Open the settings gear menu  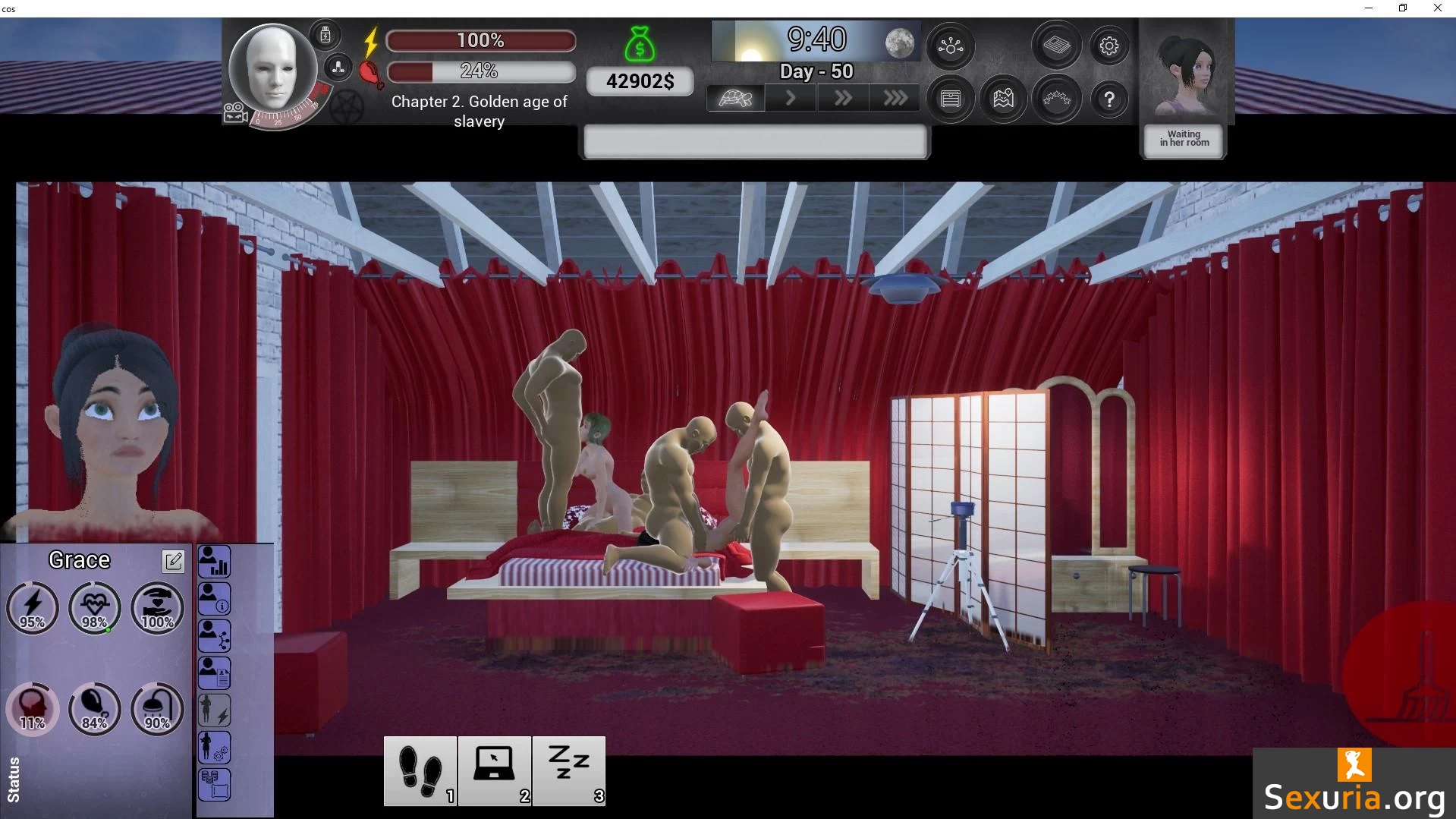(x=1109, y=46)
